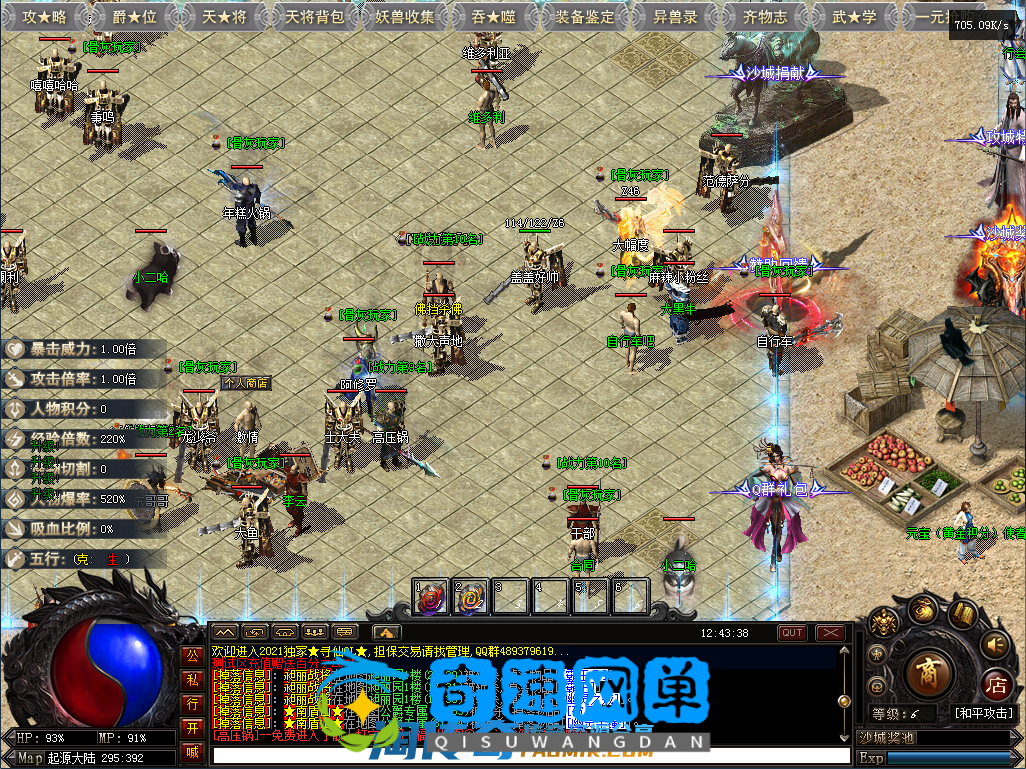This screenshot has height=769, width=1026.
Task: Open the 齐物志 menu
Action: point(765,16)
